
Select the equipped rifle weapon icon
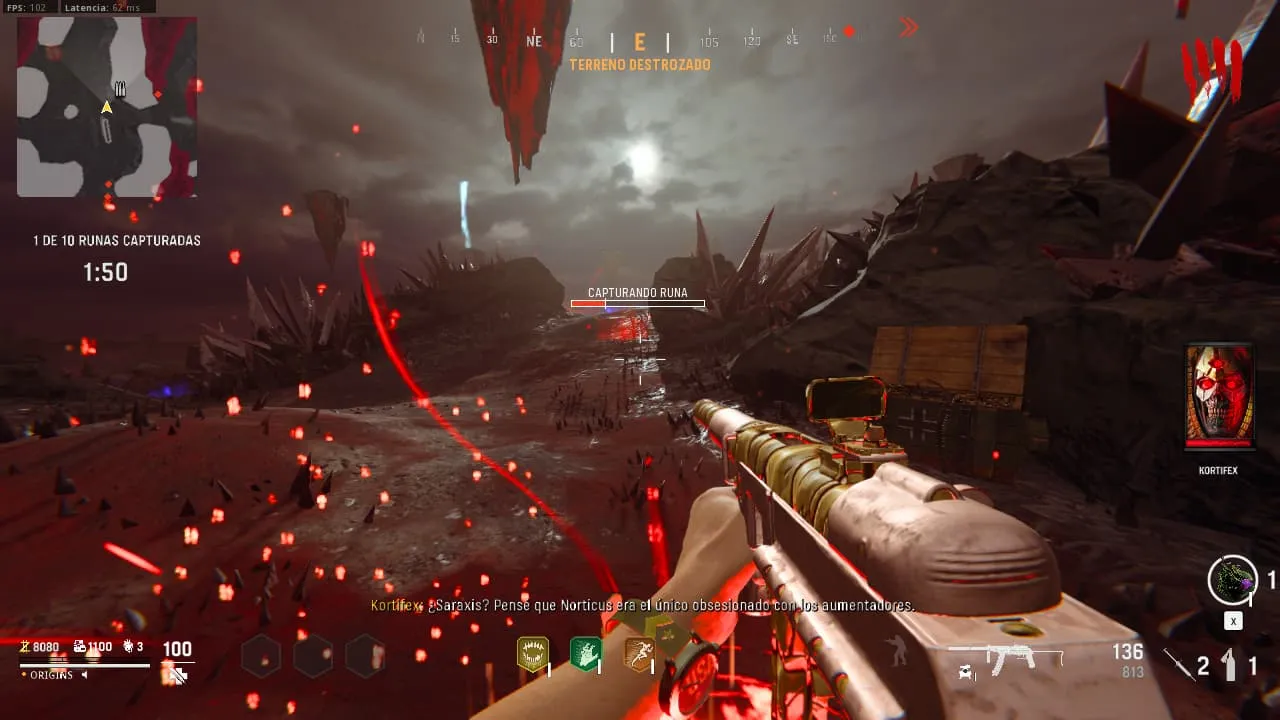[1005, 656]
